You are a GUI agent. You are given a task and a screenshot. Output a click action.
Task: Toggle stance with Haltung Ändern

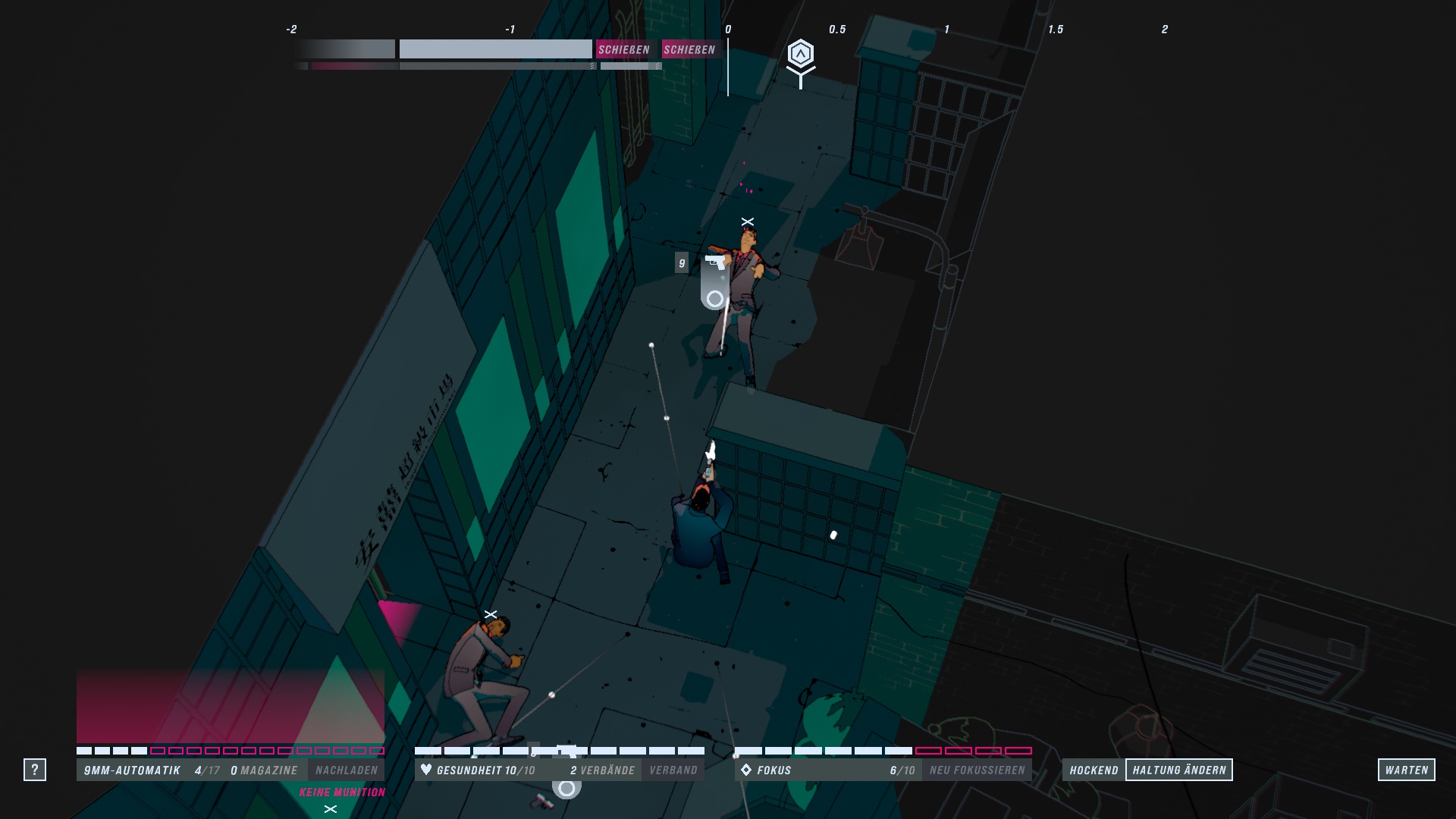(x=1180, y=769)
